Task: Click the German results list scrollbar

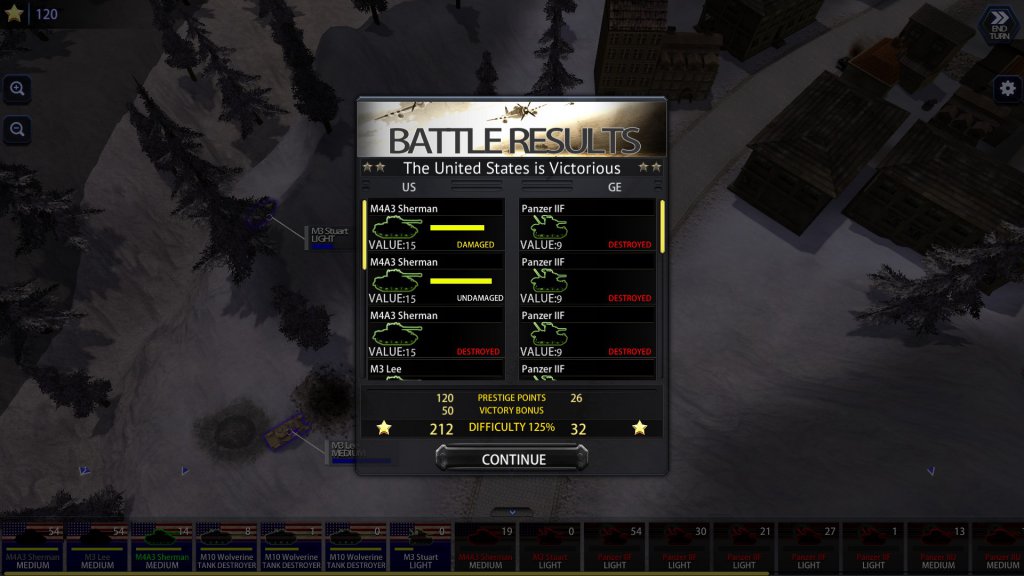Action: [661, 227]
